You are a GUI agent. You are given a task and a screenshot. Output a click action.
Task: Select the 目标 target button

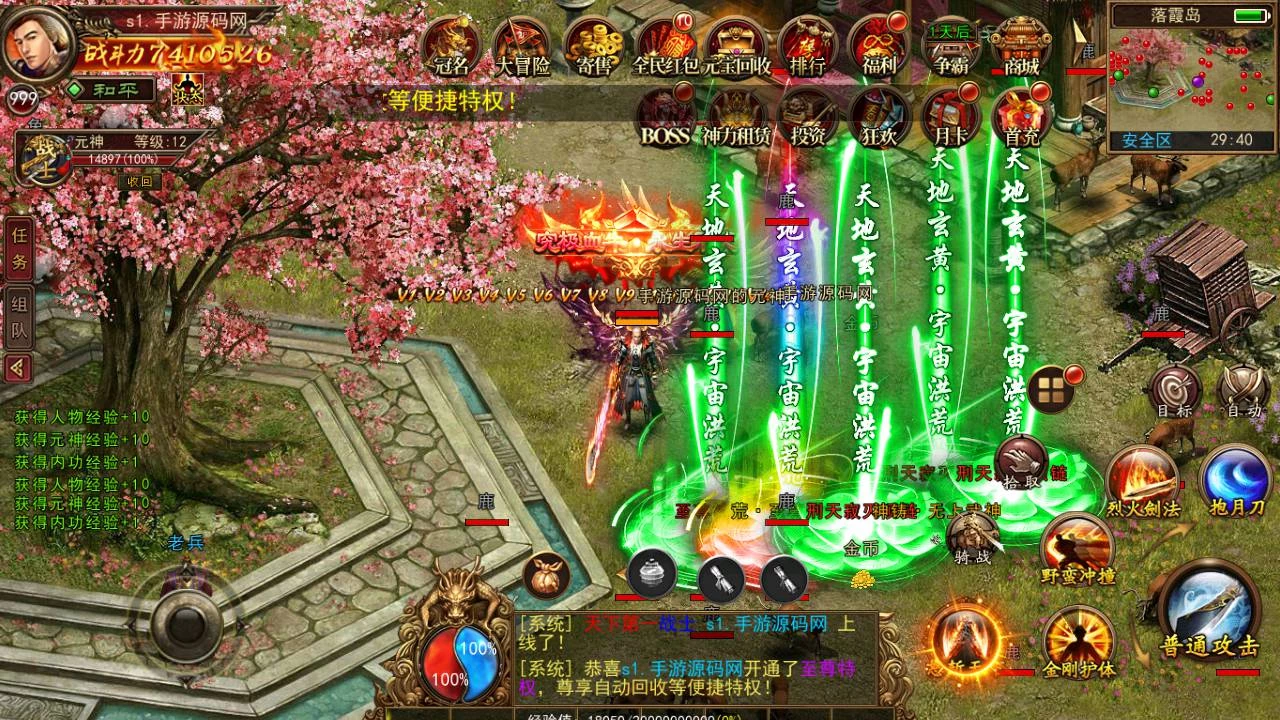click(x=1174, y=388)
